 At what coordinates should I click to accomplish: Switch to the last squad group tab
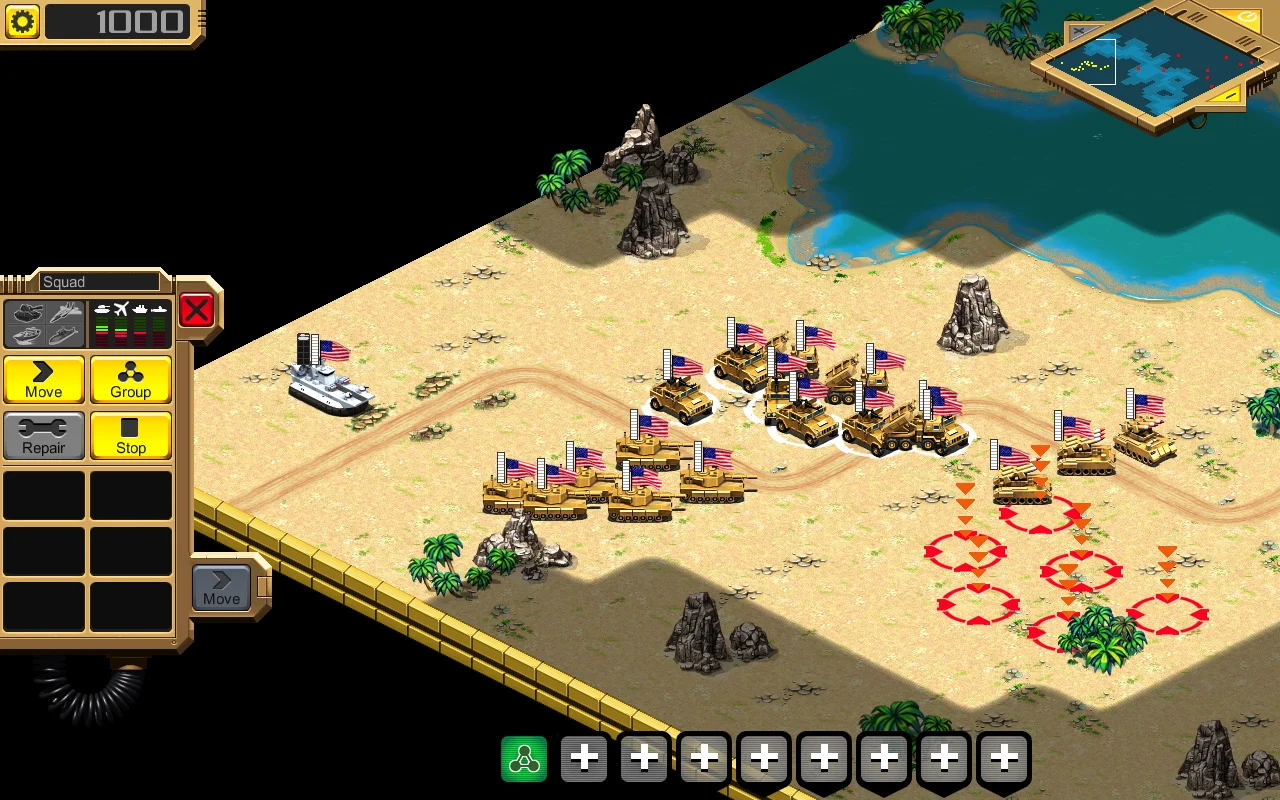[x=1004, y=758]
